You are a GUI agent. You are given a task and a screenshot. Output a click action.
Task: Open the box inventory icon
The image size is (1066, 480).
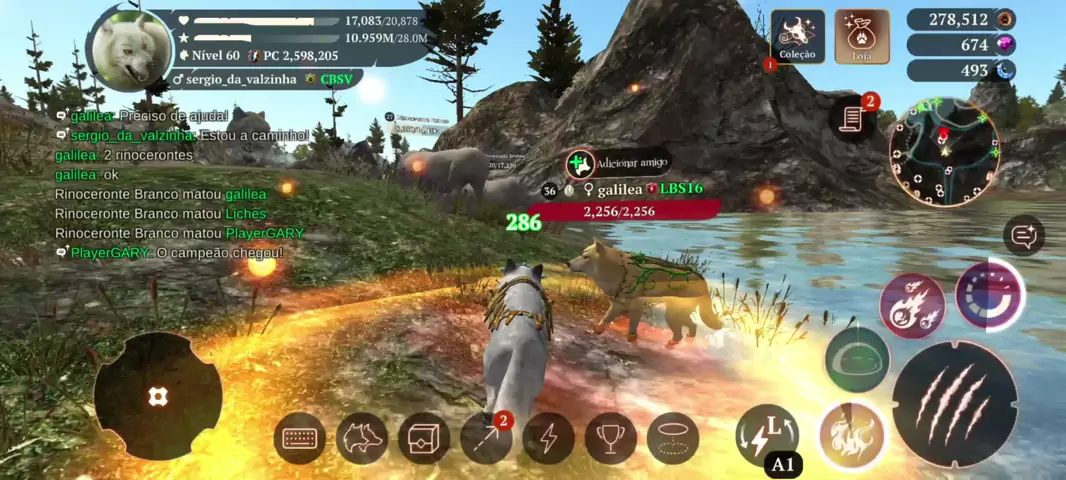click(424, 438)
